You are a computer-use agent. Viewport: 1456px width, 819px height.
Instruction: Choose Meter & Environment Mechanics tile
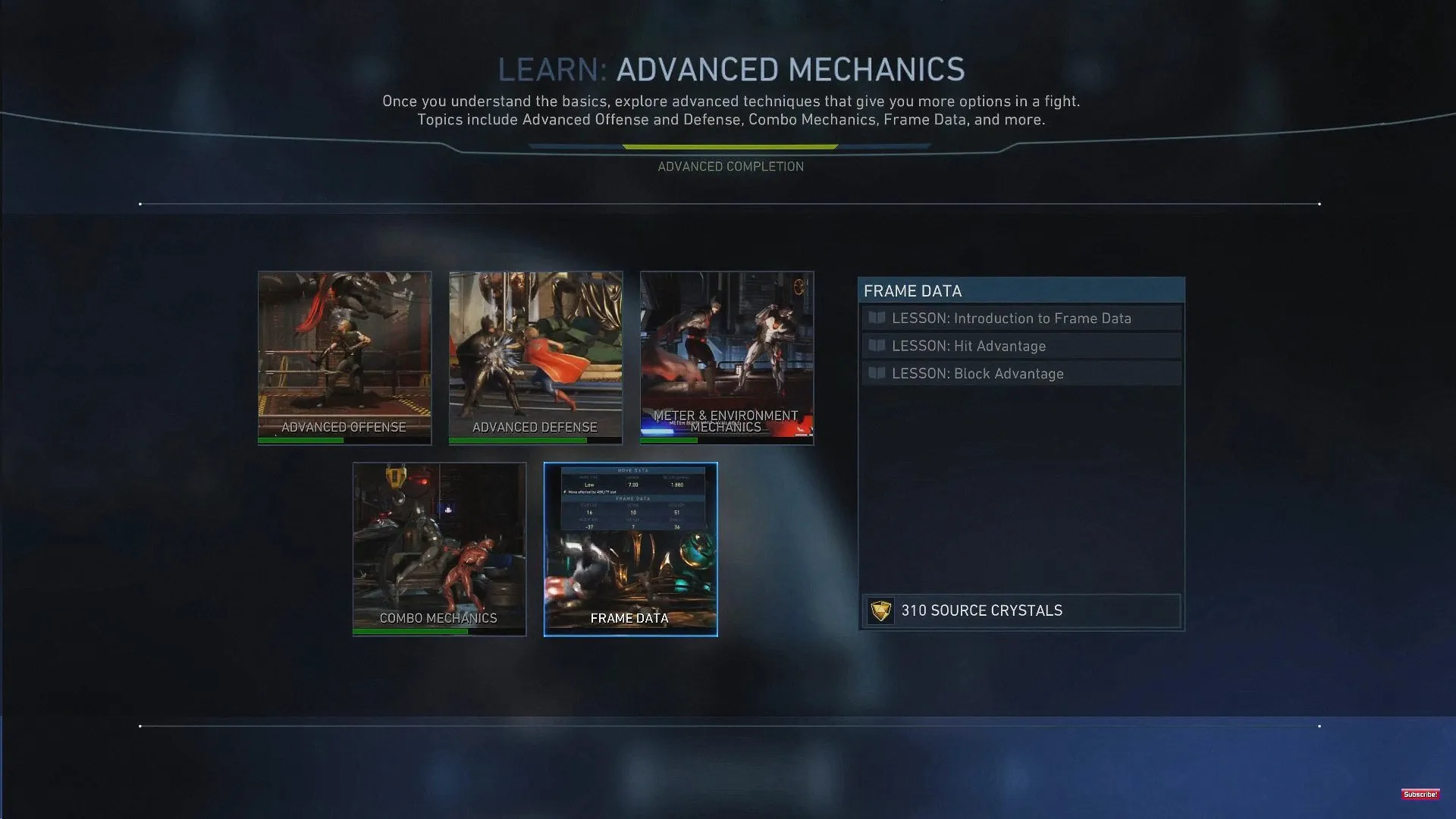(x=726, y=358)
